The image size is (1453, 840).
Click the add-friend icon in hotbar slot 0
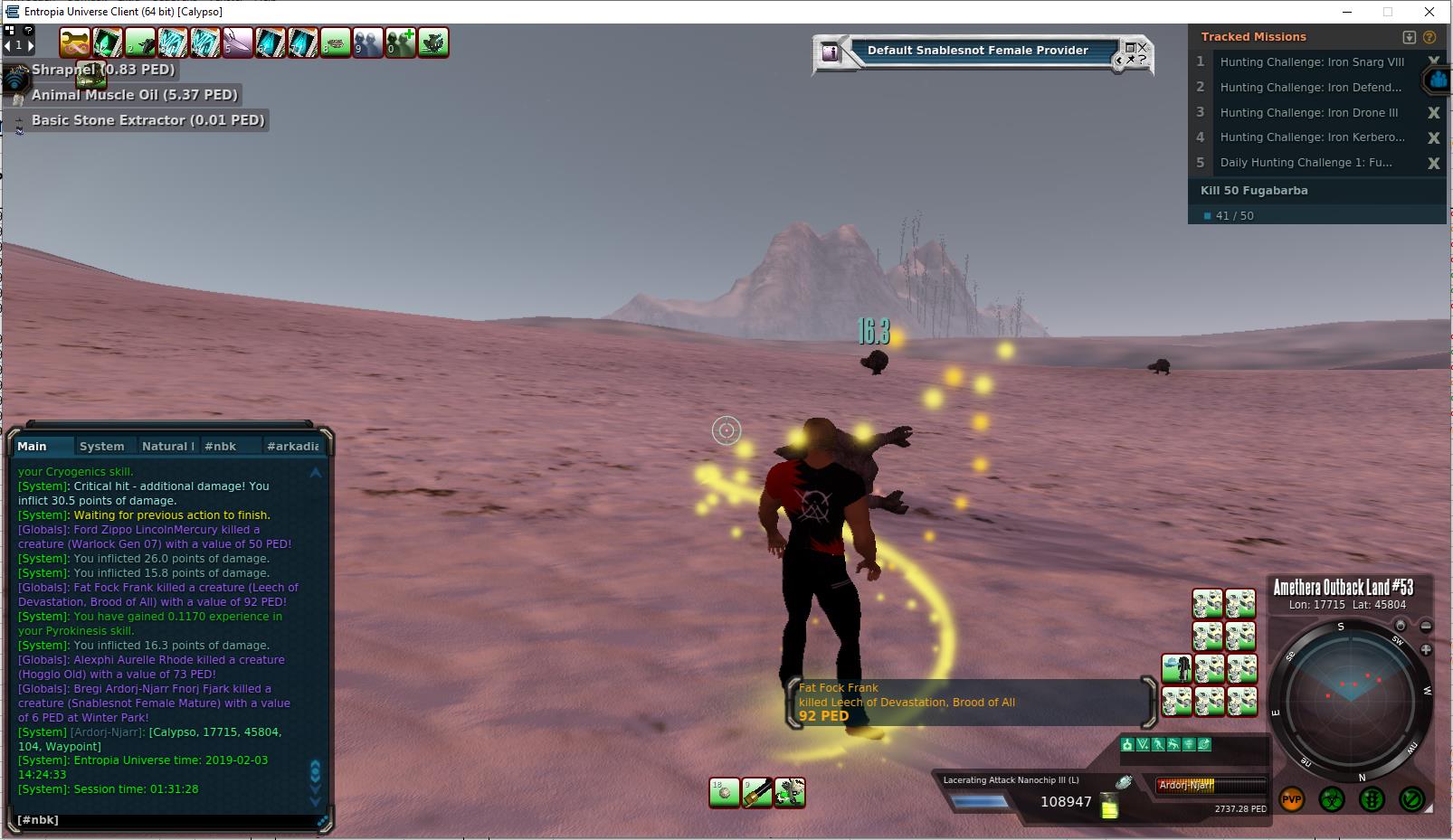[x=400, y=42]
